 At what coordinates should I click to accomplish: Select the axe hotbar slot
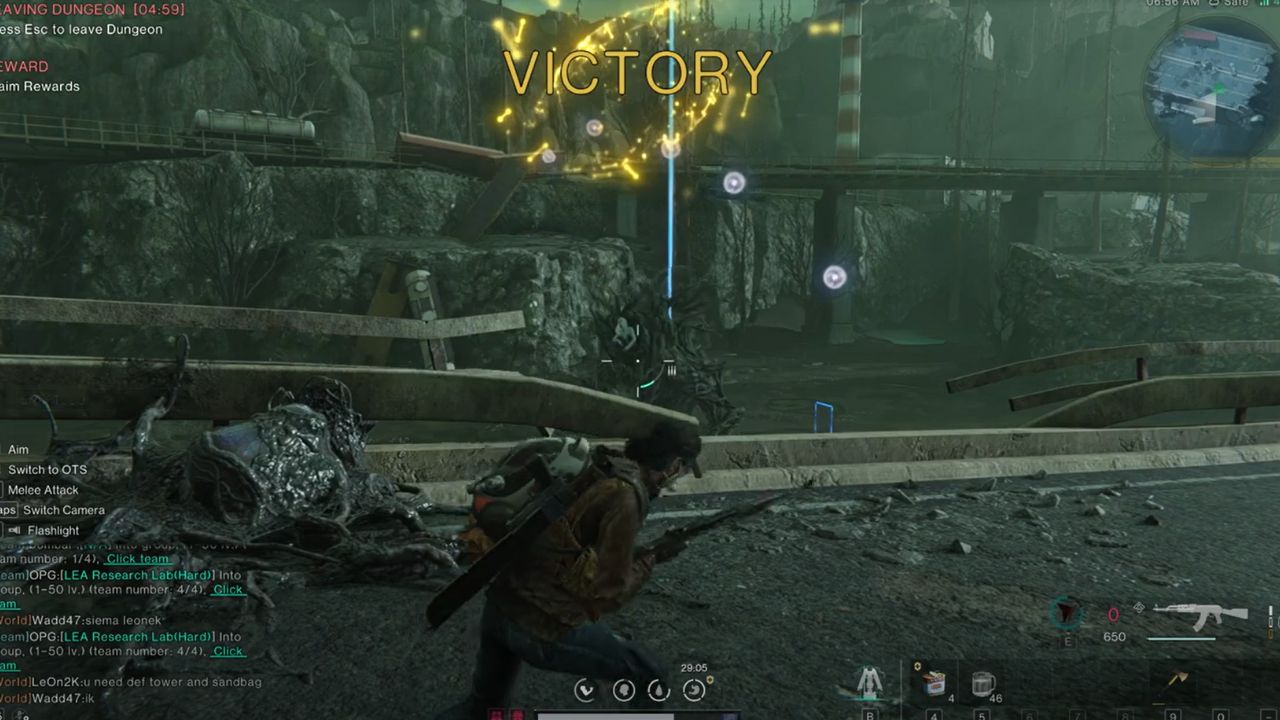coord(1178,680)
